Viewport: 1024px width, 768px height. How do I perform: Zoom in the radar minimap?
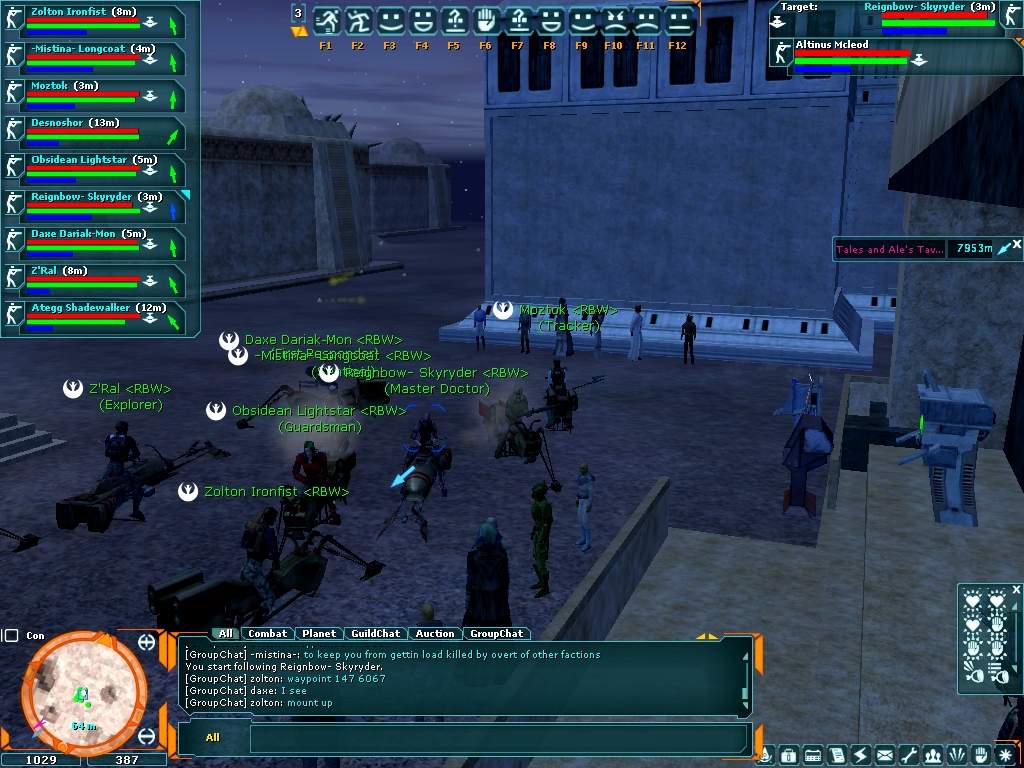click(x=147, y=642)
